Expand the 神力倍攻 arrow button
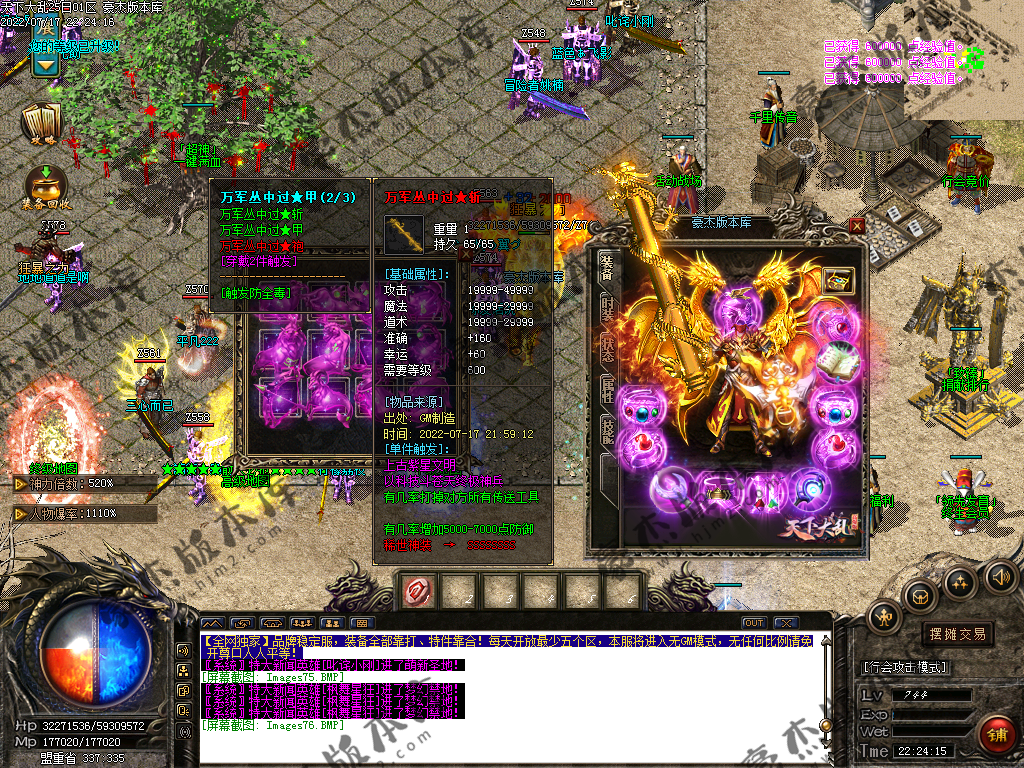 20,484
